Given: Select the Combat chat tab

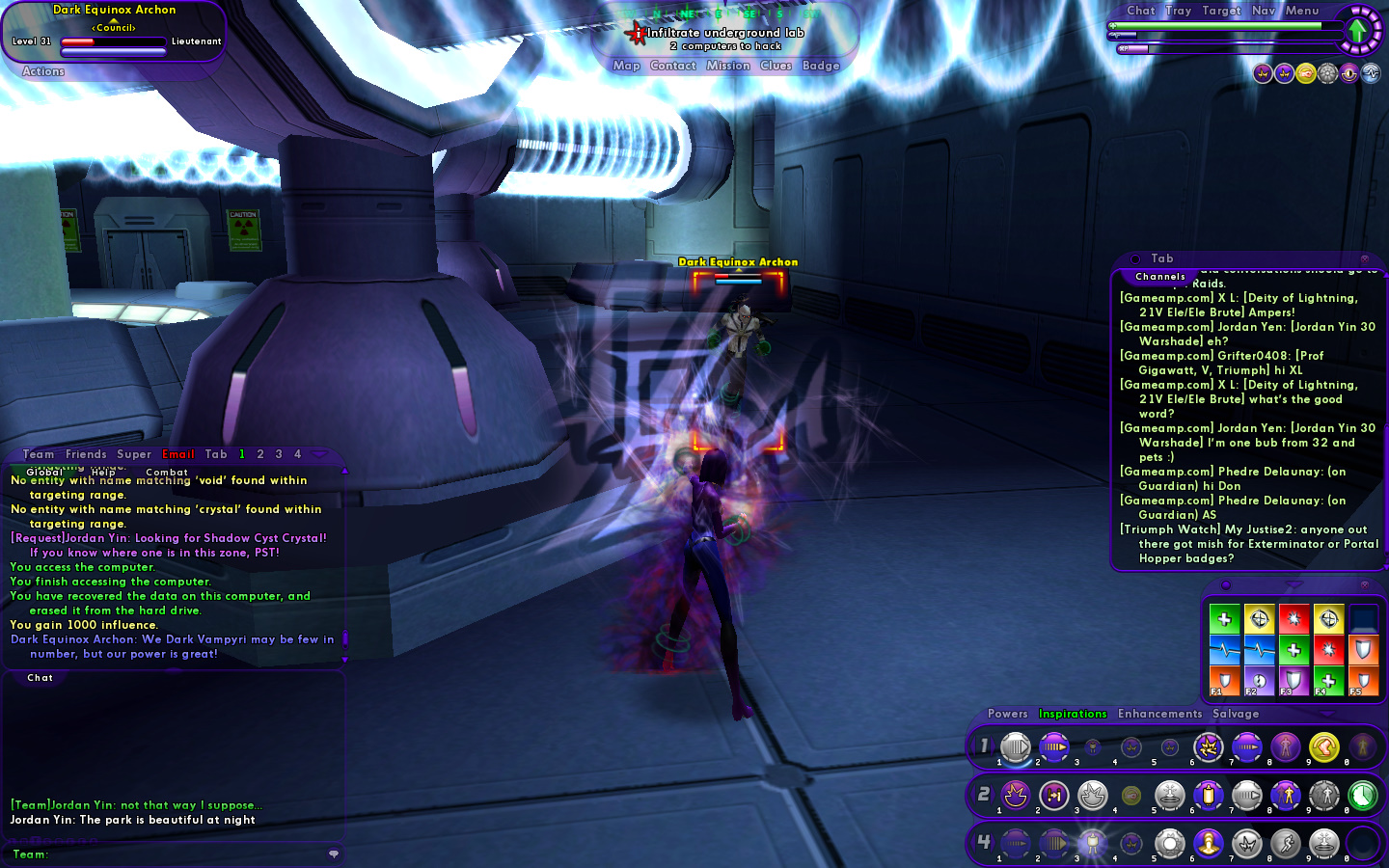Looking at the screenshot, I should 167,473.
